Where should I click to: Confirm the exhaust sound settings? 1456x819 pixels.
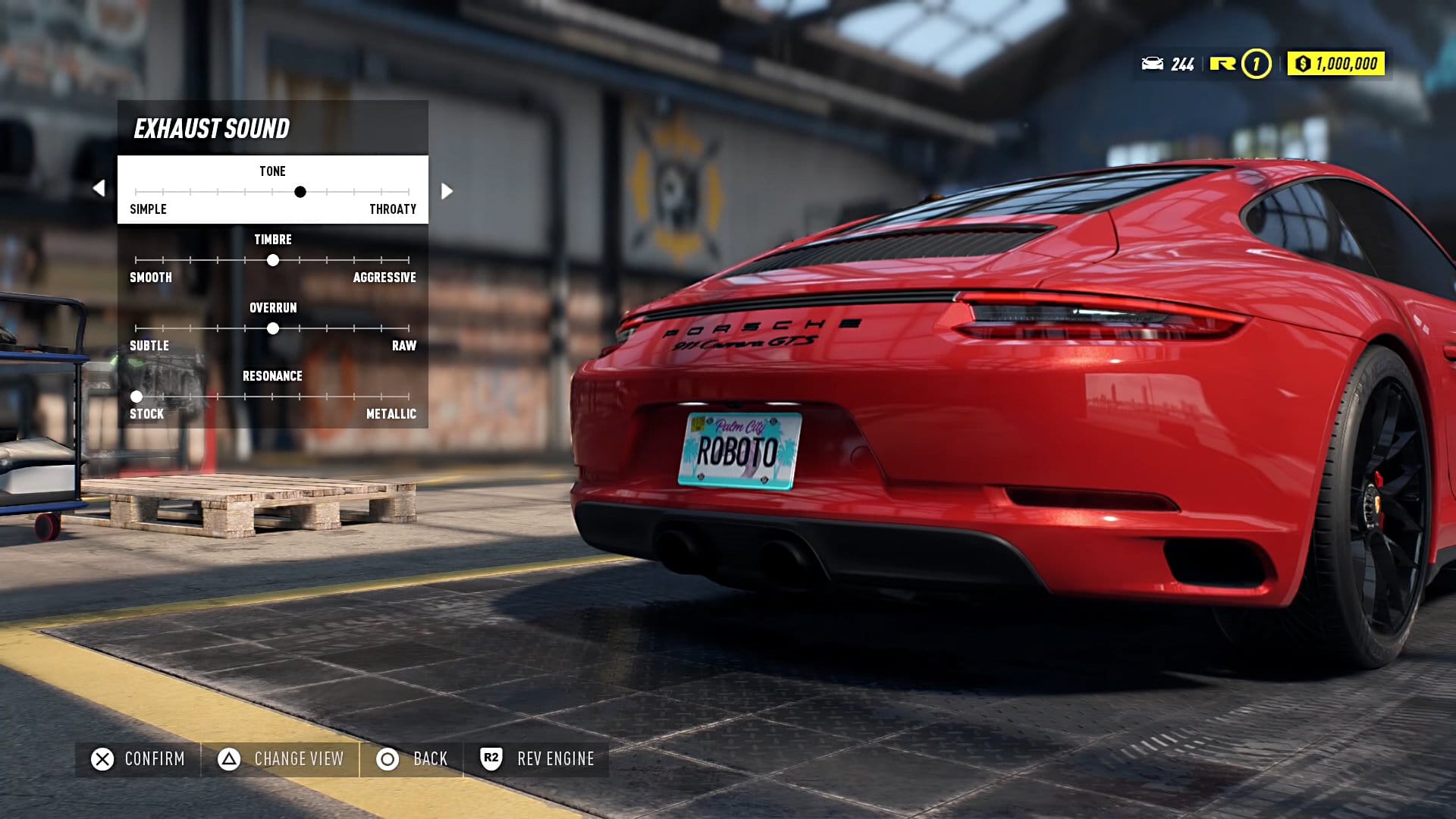[x=138, y=759]
